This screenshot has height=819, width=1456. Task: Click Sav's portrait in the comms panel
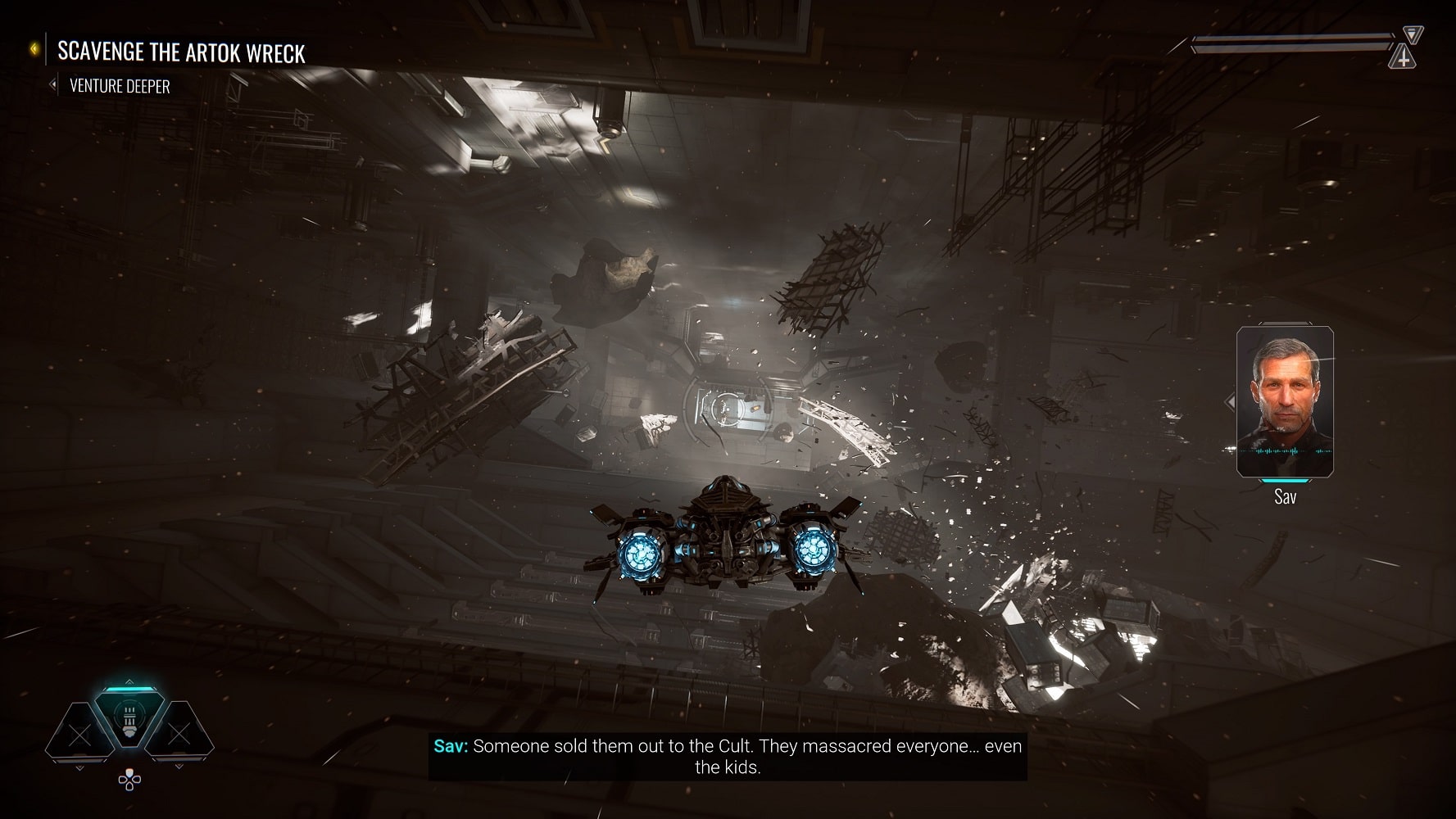[x=1284, y=400]
